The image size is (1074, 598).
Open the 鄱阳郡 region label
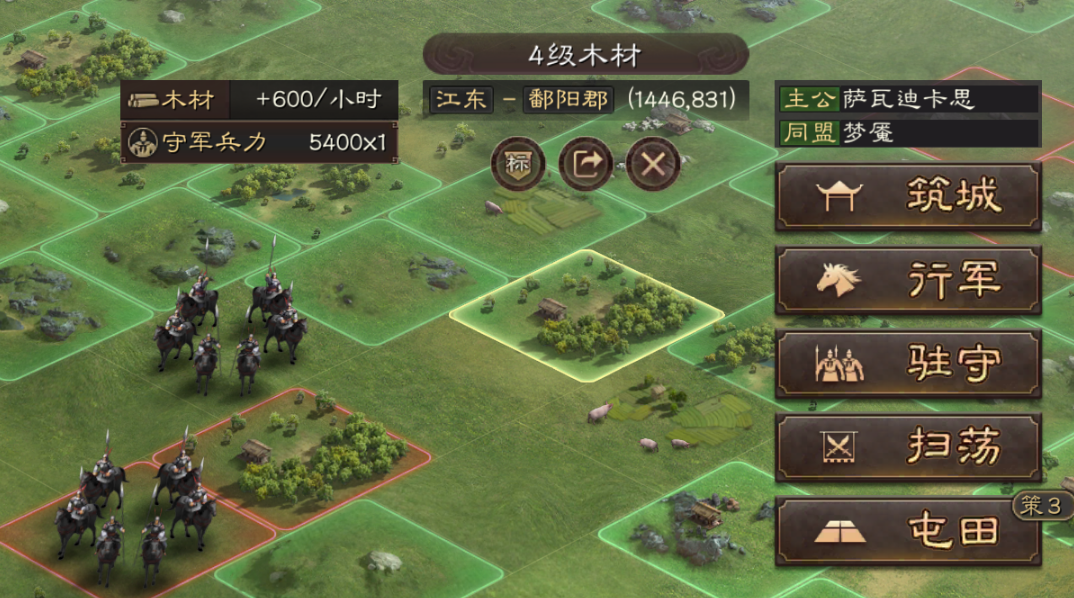[567, 99]
